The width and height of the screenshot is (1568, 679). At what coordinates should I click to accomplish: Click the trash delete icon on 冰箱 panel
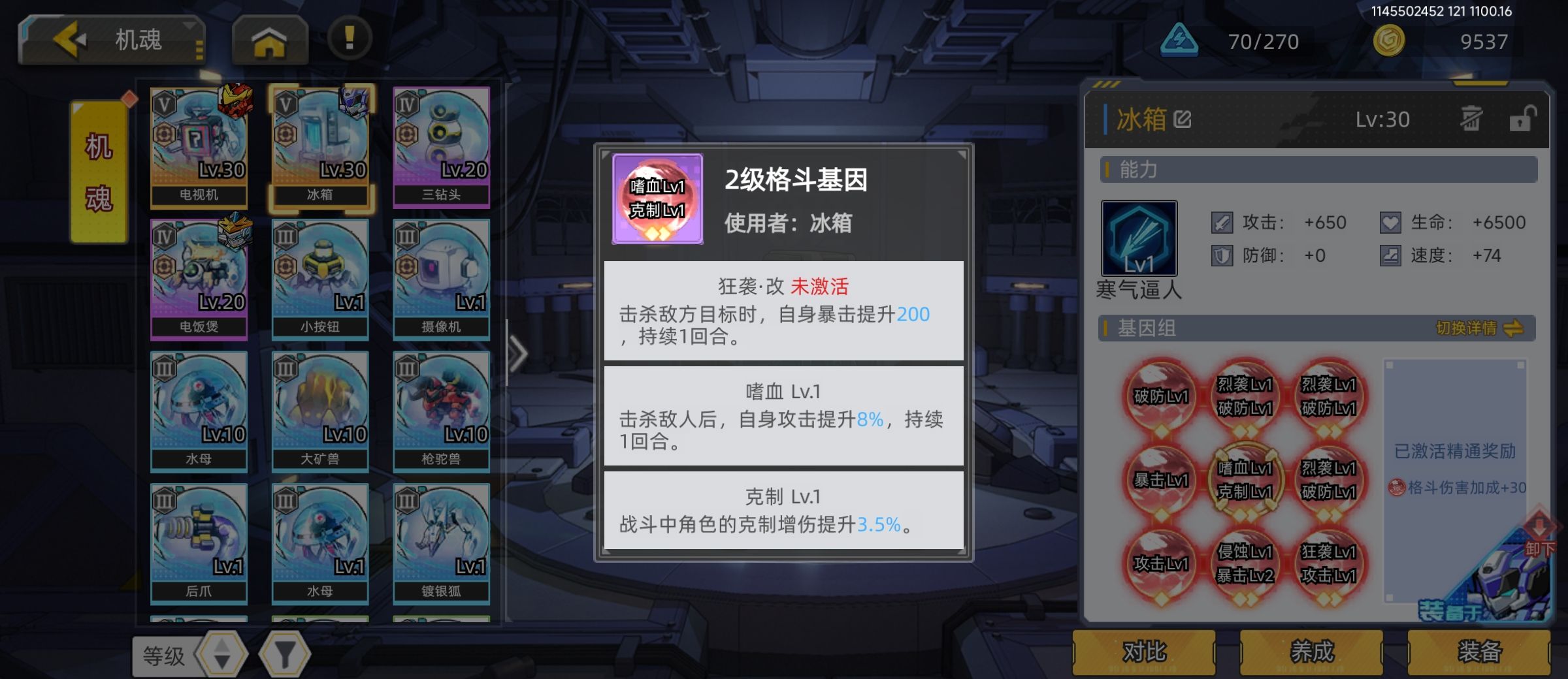click(x=1472, y=119)
